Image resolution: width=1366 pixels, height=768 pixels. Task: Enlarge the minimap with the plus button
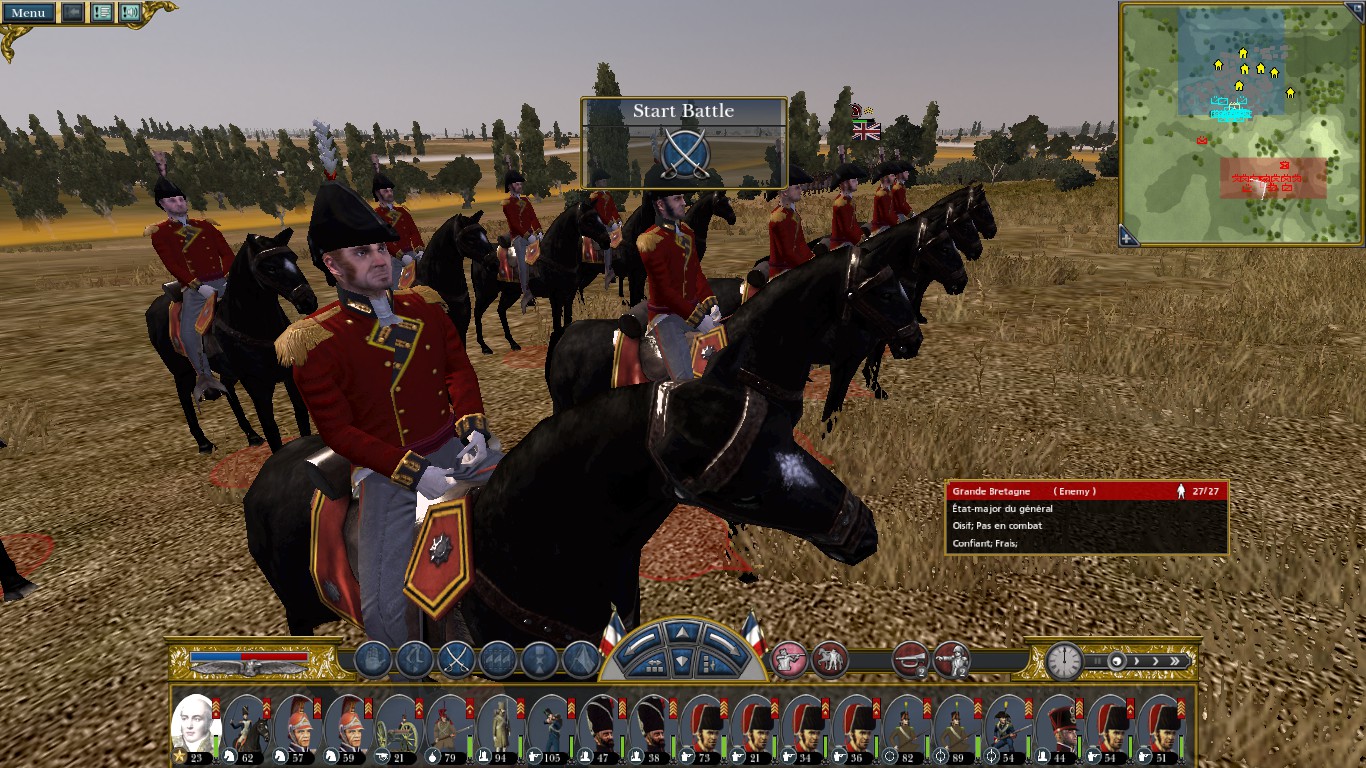click(x=1128, y=237)
